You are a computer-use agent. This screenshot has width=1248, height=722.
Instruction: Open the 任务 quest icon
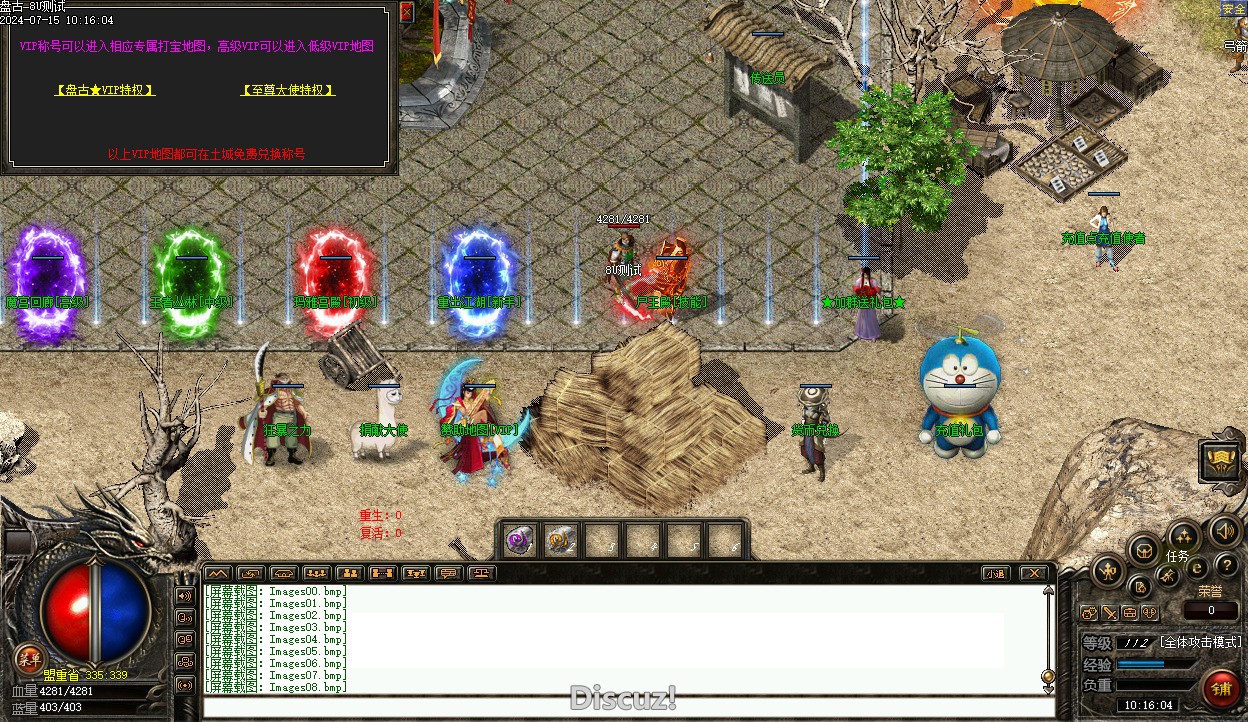(1182, 536)
